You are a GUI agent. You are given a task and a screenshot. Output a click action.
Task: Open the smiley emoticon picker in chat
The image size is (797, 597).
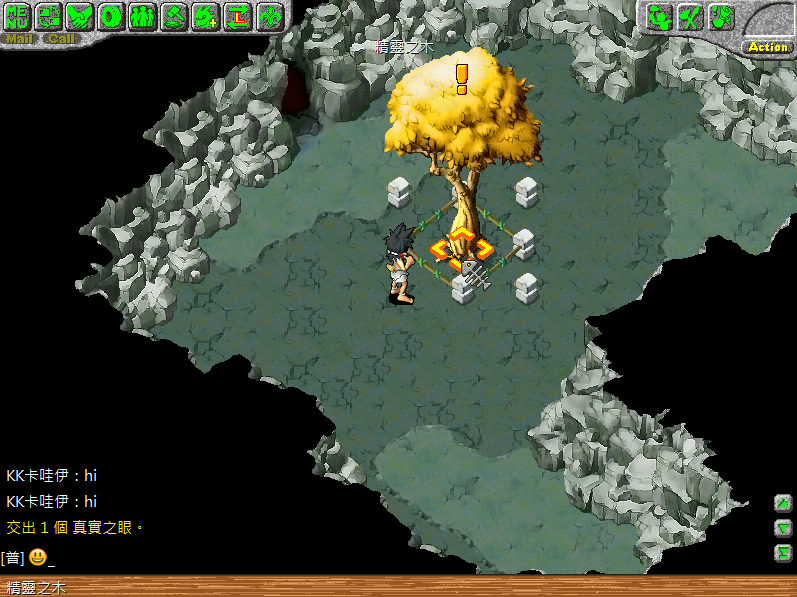(38, 557)
